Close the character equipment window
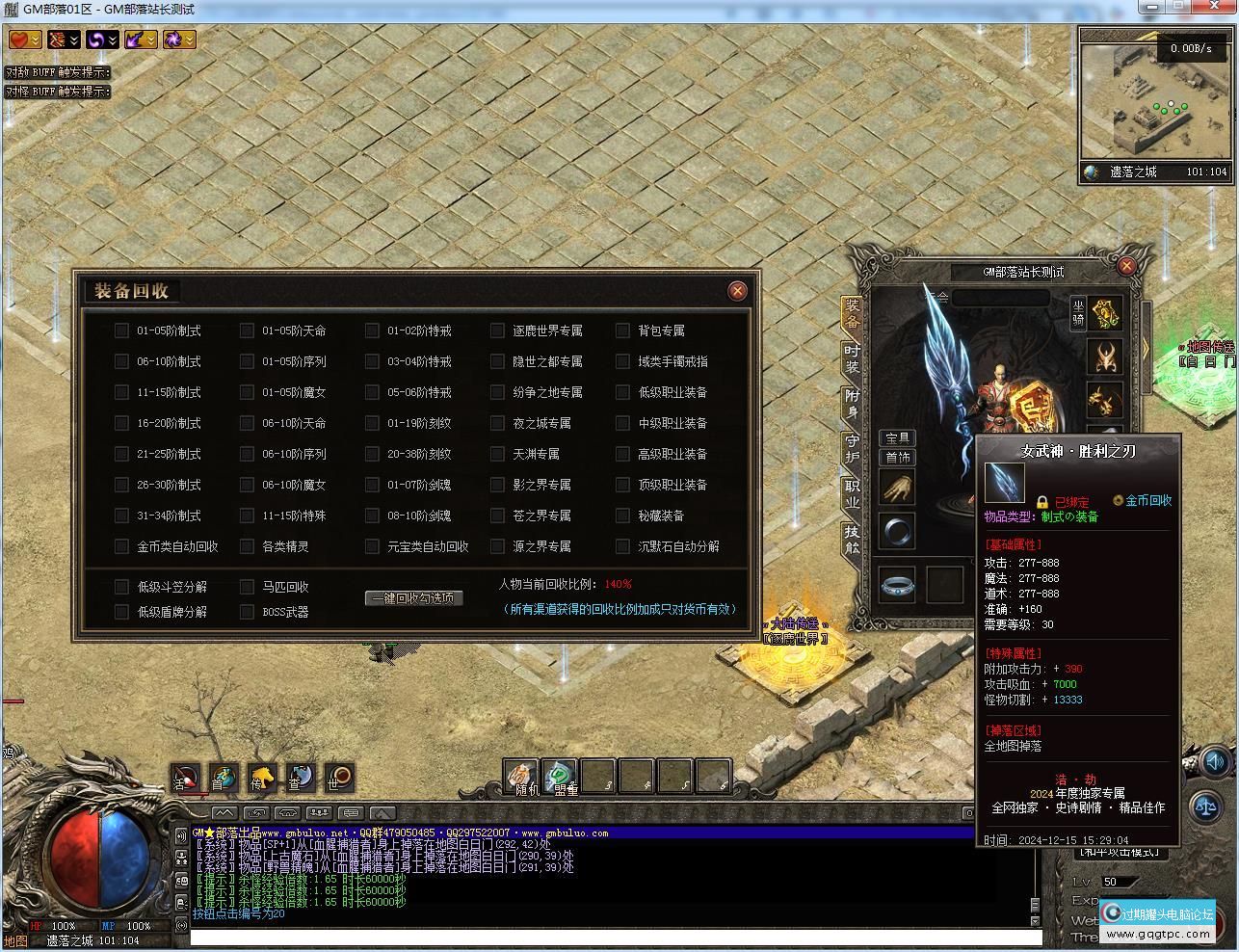The image size is (1239, 952). point(1126,266)
